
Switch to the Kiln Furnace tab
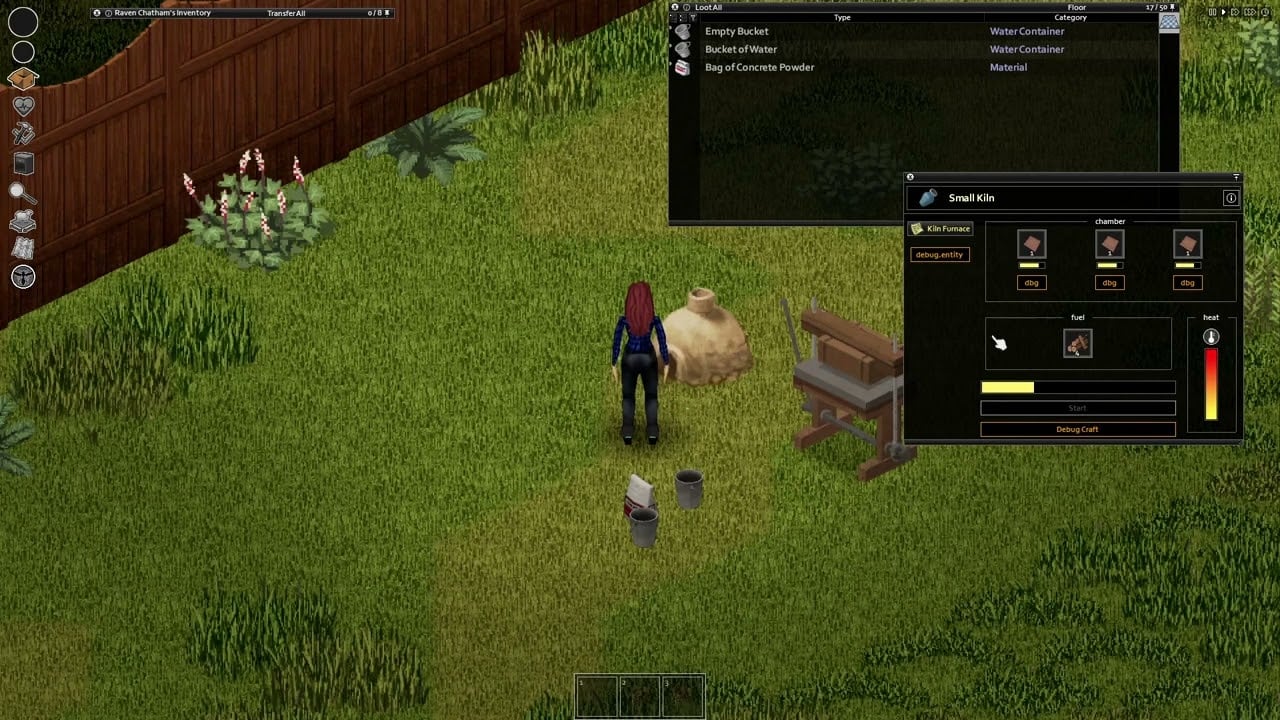pos(941,228)
